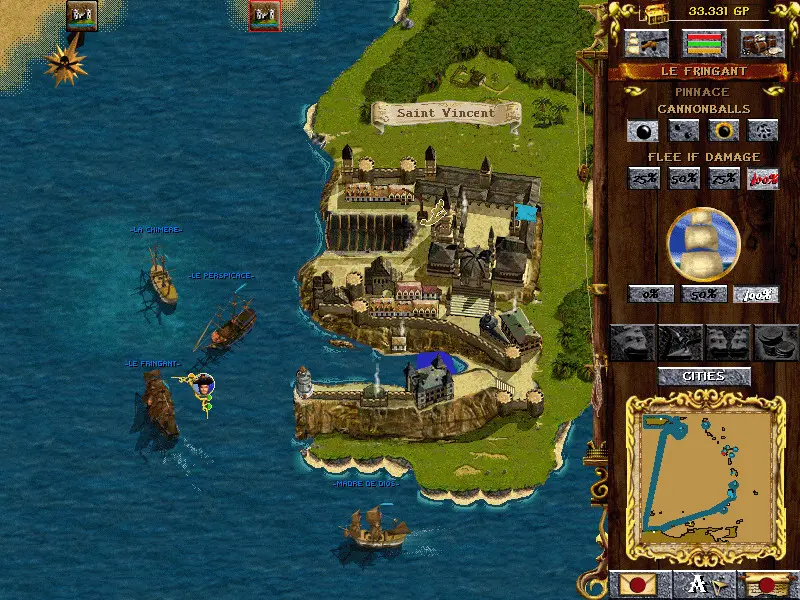The image size is (800, 600).
Task: Open the cannon and supplies panel
Action: [x=646, y=43]
